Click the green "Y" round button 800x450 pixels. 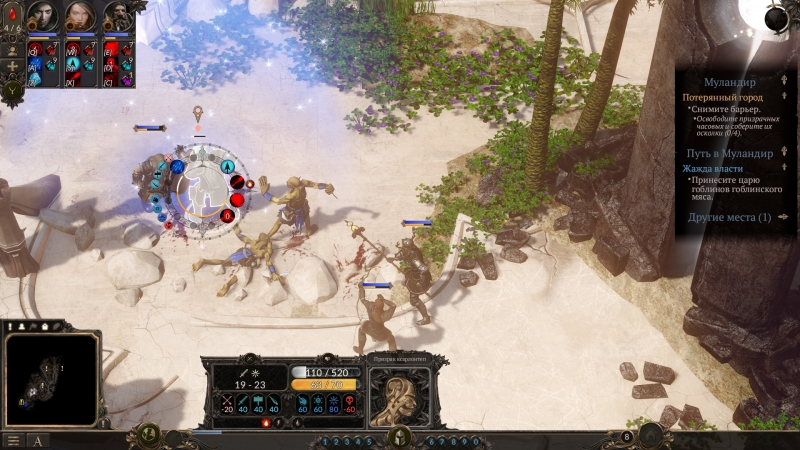pyautogui.click(x=13, y=90)
